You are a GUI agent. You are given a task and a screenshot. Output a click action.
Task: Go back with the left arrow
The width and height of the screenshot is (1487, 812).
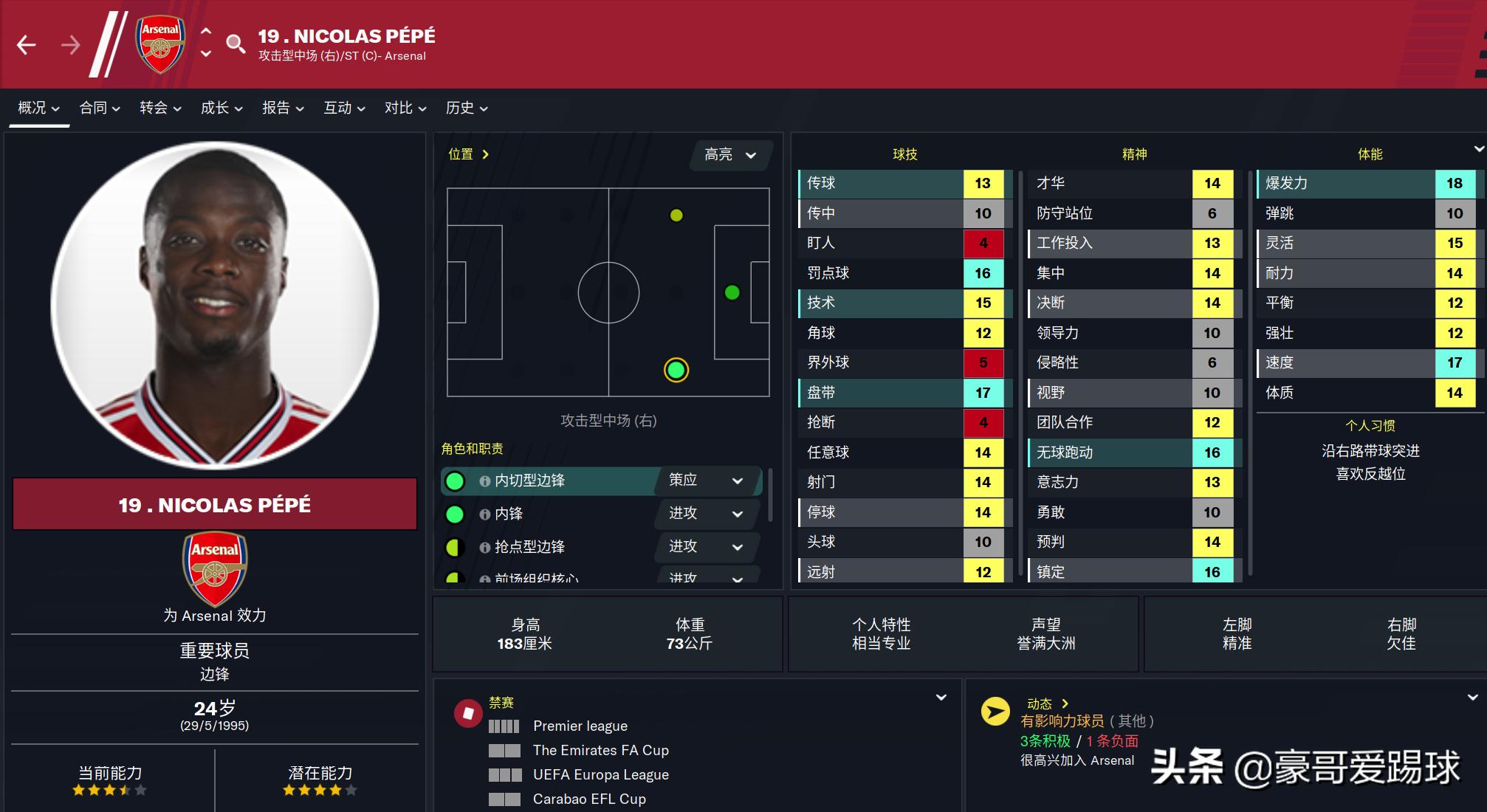pyautogui.click(x=27, y=46)
